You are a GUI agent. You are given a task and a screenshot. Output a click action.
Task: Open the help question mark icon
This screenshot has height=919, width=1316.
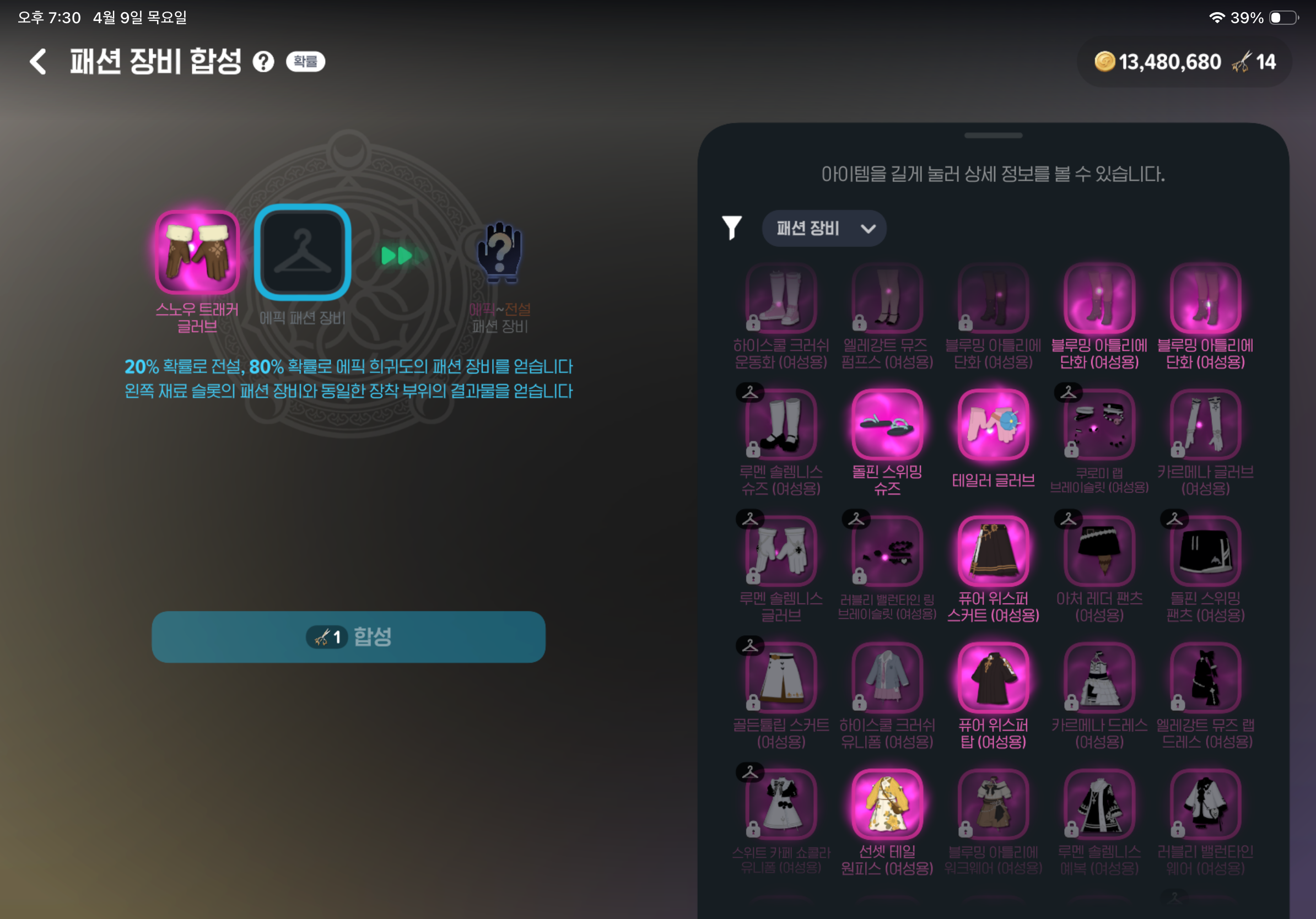[x=263, y=61]
